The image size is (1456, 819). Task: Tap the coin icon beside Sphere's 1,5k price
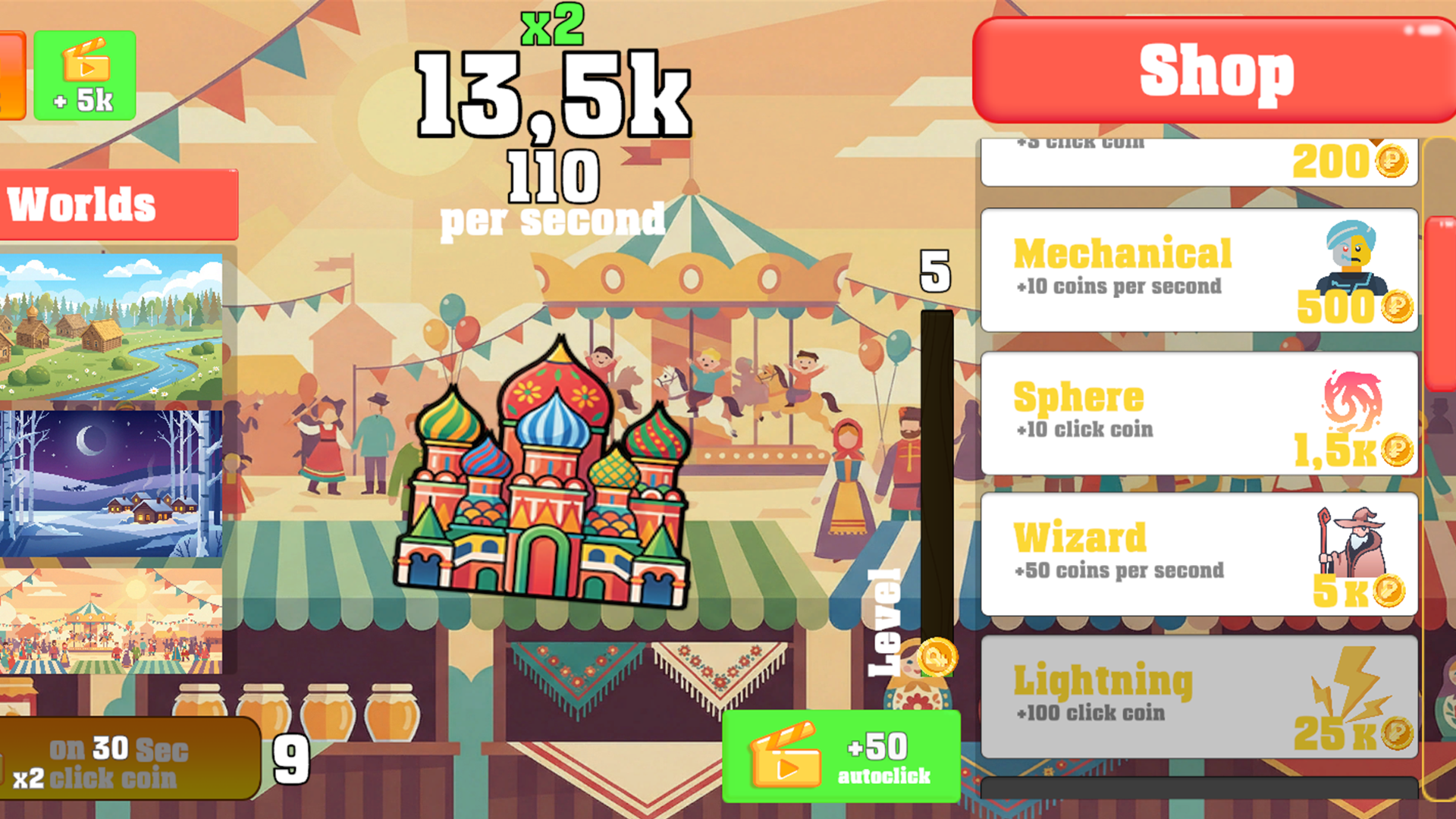(x=1398, y=451)
